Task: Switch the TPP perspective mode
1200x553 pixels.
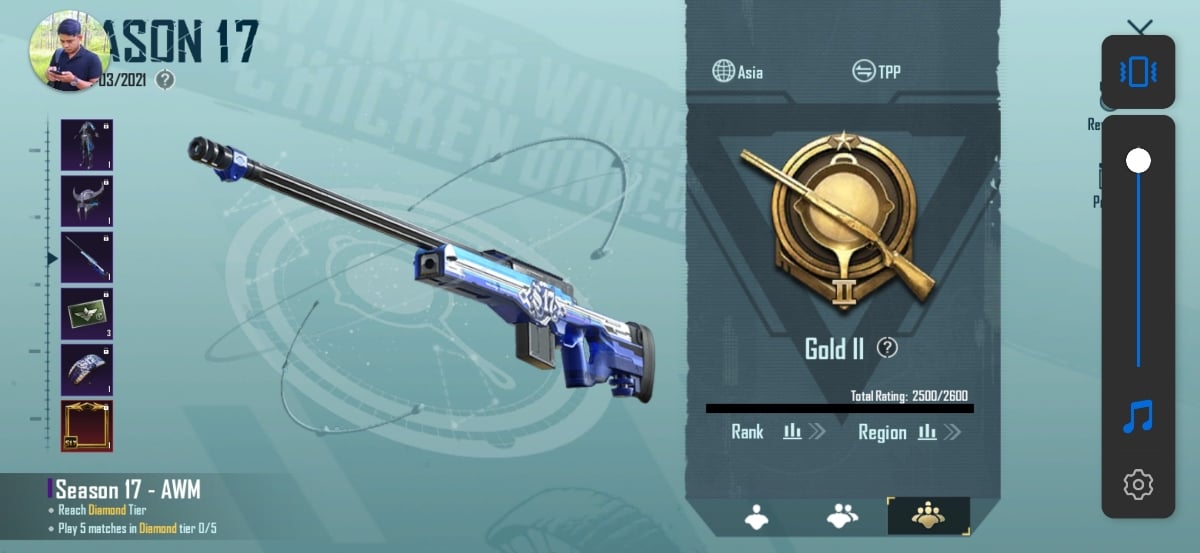Action: 876,72
